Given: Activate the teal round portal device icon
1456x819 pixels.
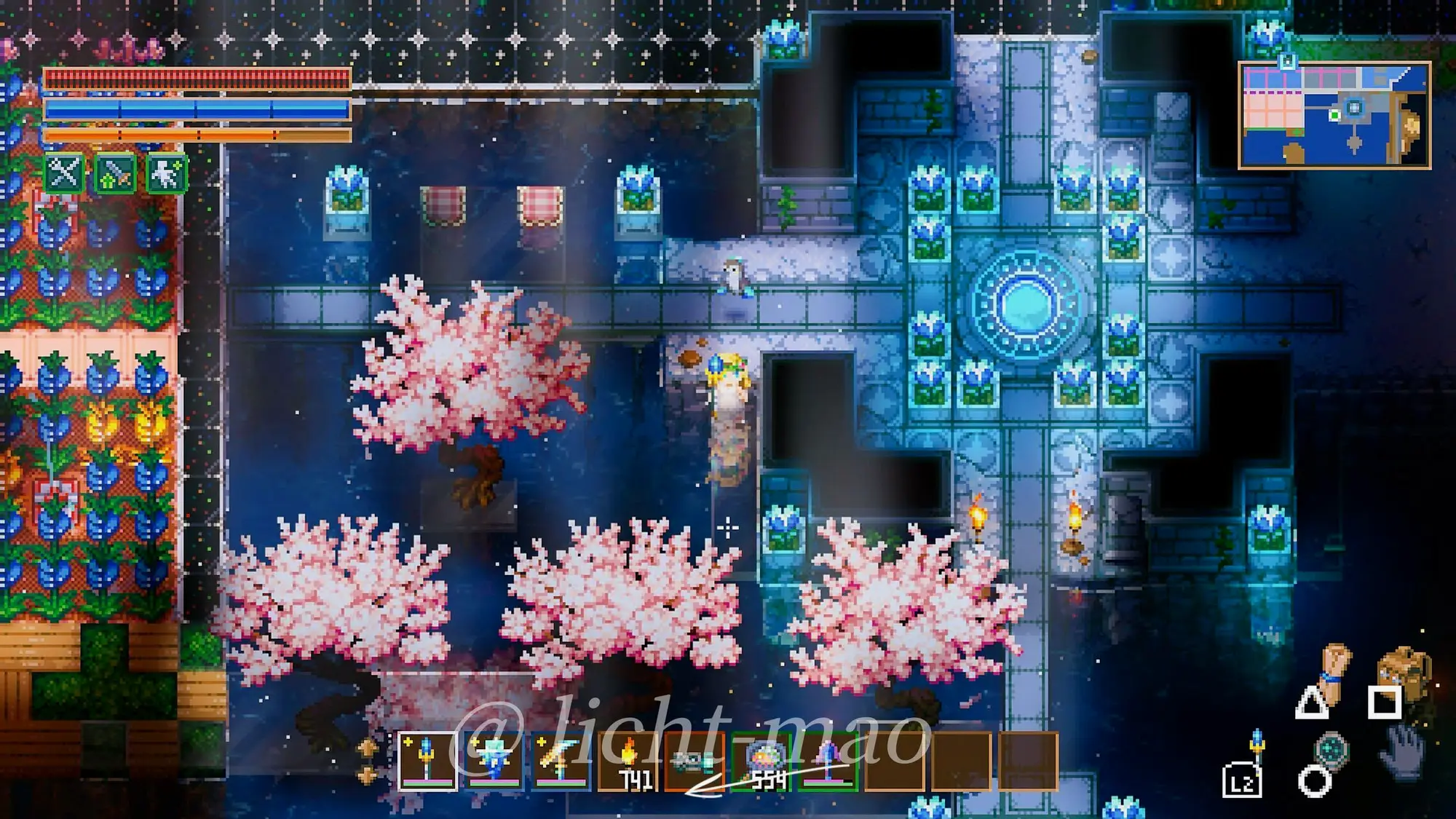Looking at the screenshot, I should point(1332,750).
